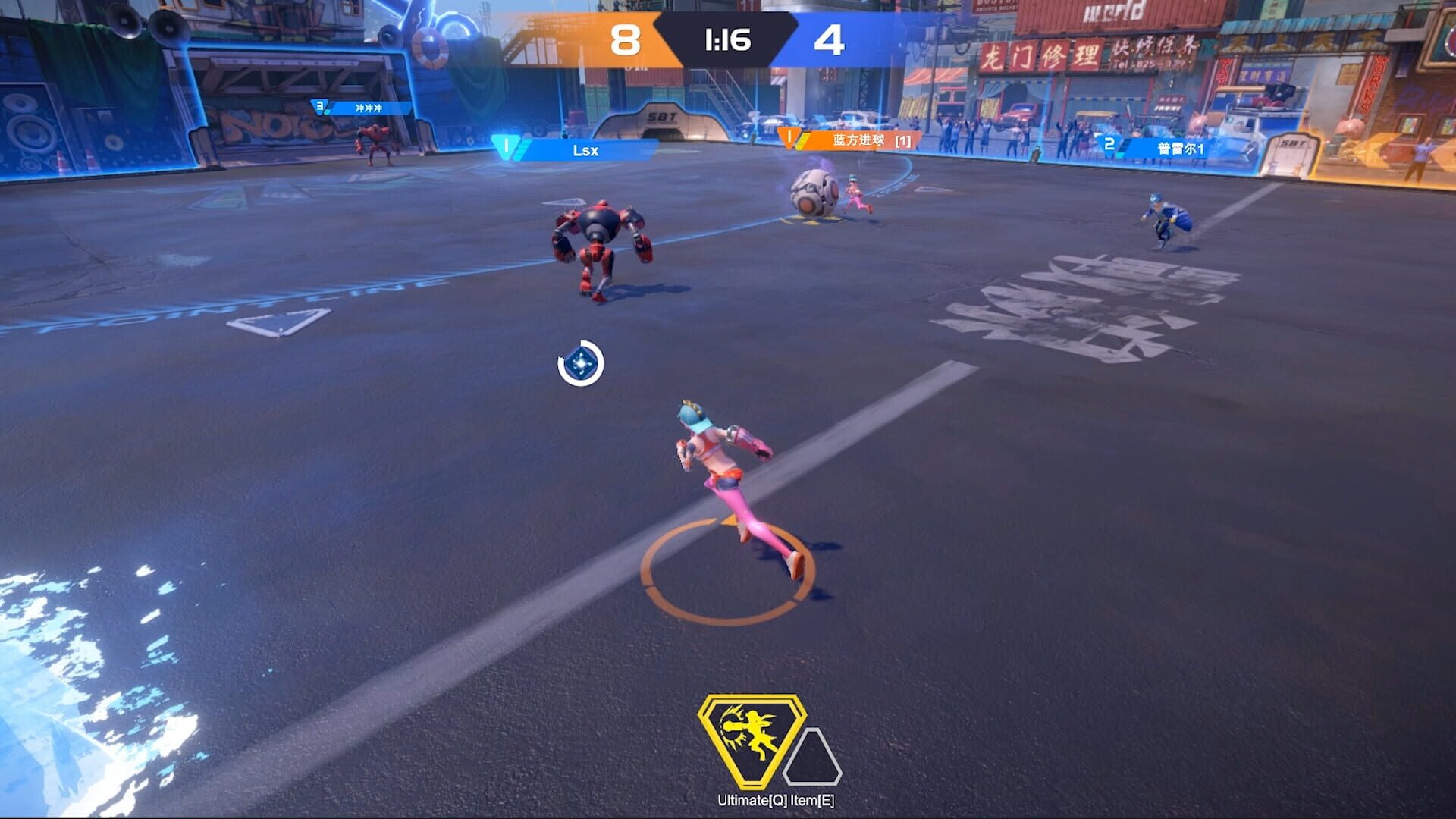Viewport: 1456px width, 819px height.
Task: Click the empty Item[E] slot
Action: 814,758
